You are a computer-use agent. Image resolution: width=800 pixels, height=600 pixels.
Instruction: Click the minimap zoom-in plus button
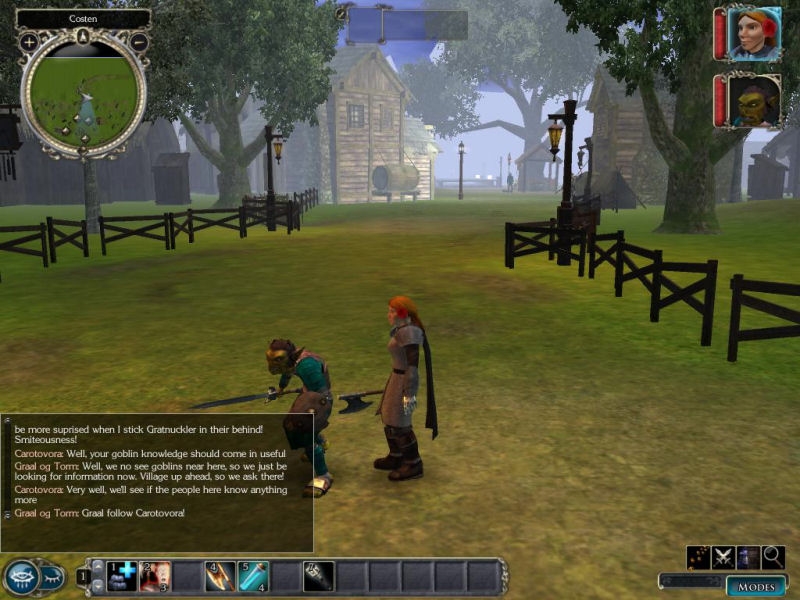[x=29, y=42]
